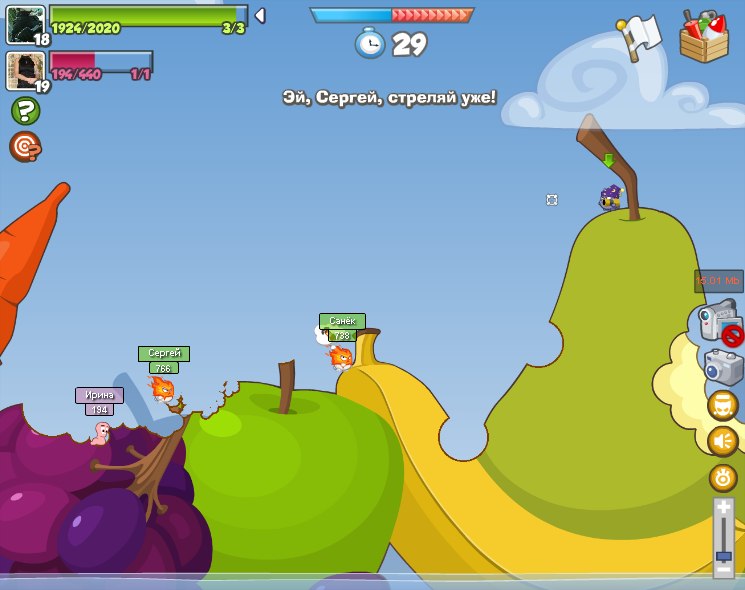
Task: Click the orange mask face button
Action: click(x=723, y=405)
